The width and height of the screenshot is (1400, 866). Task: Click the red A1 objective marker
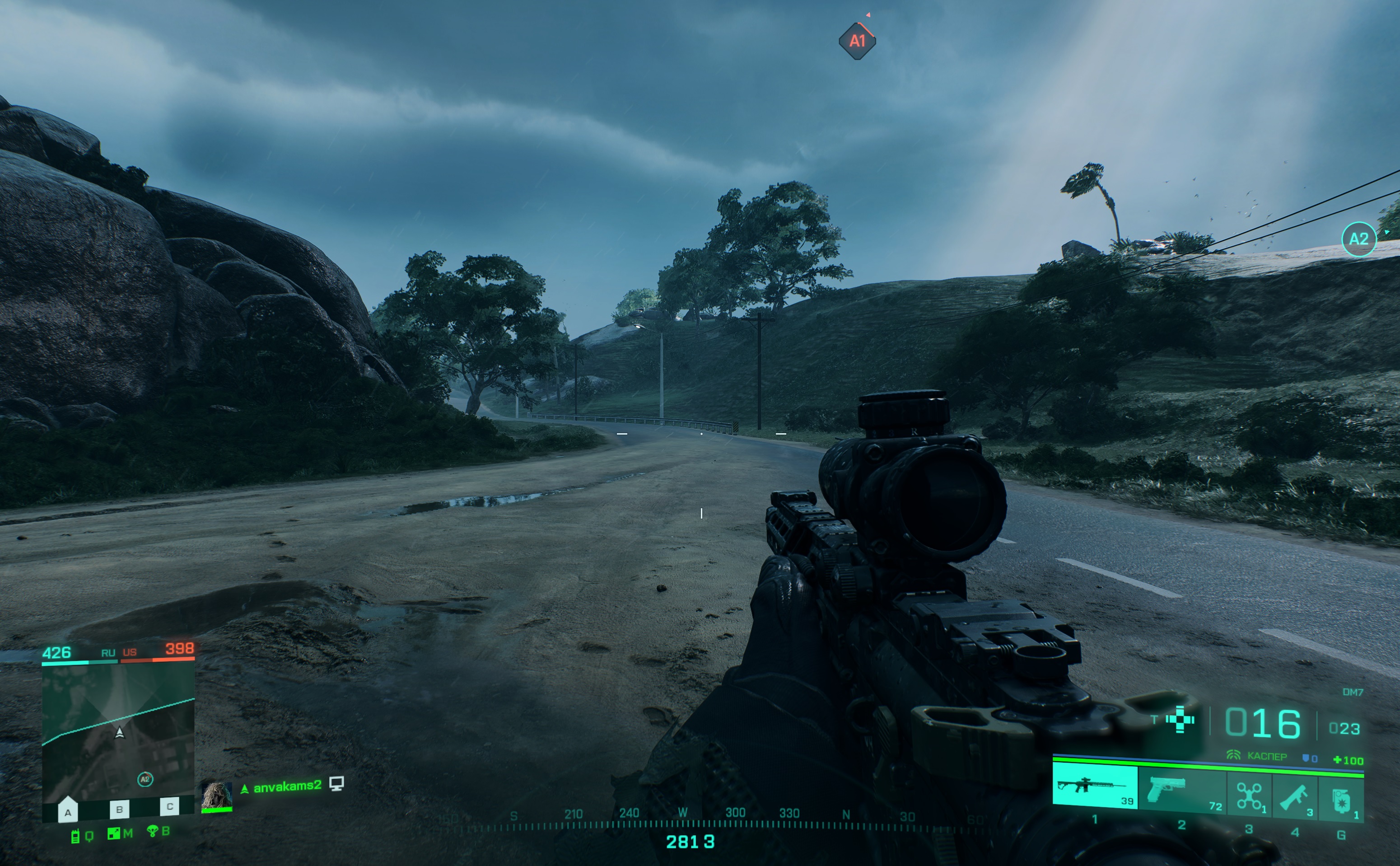point(857,41)
